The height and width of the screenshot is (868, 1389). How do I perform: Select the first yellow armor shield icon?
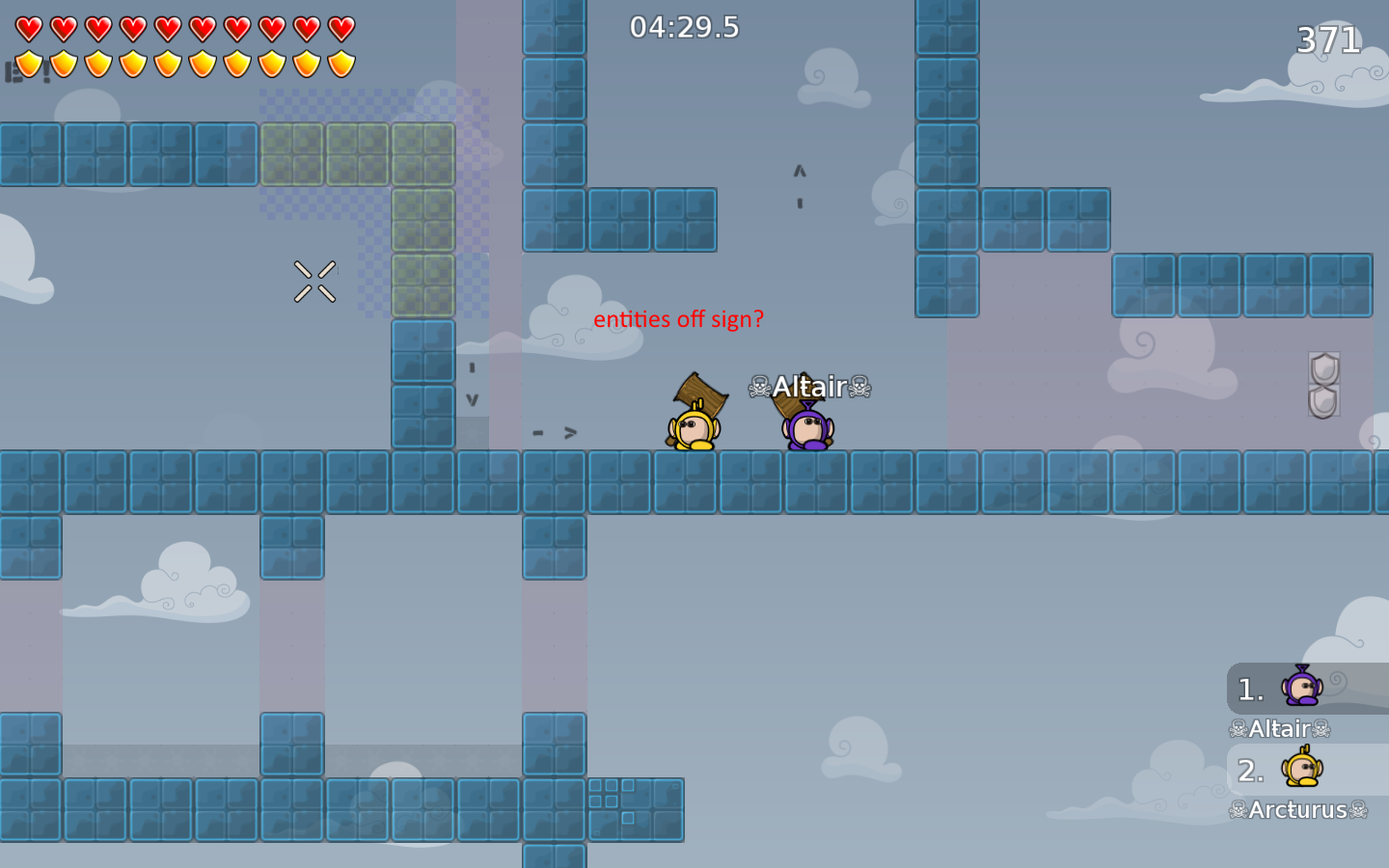28,62
